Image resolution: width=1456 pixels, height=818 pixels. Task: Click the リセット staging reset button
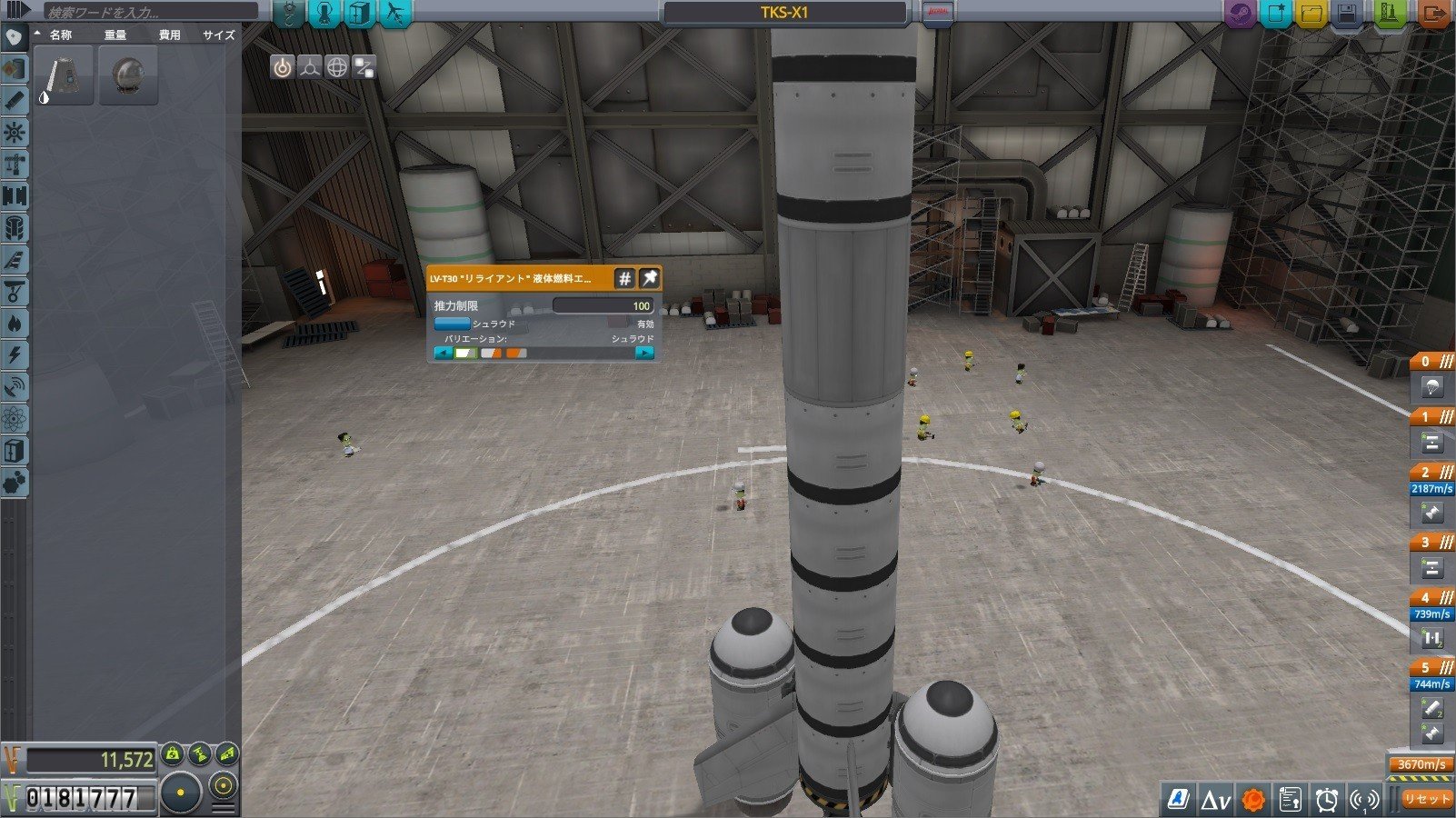pyautogui.click(x=1425, y=799)
